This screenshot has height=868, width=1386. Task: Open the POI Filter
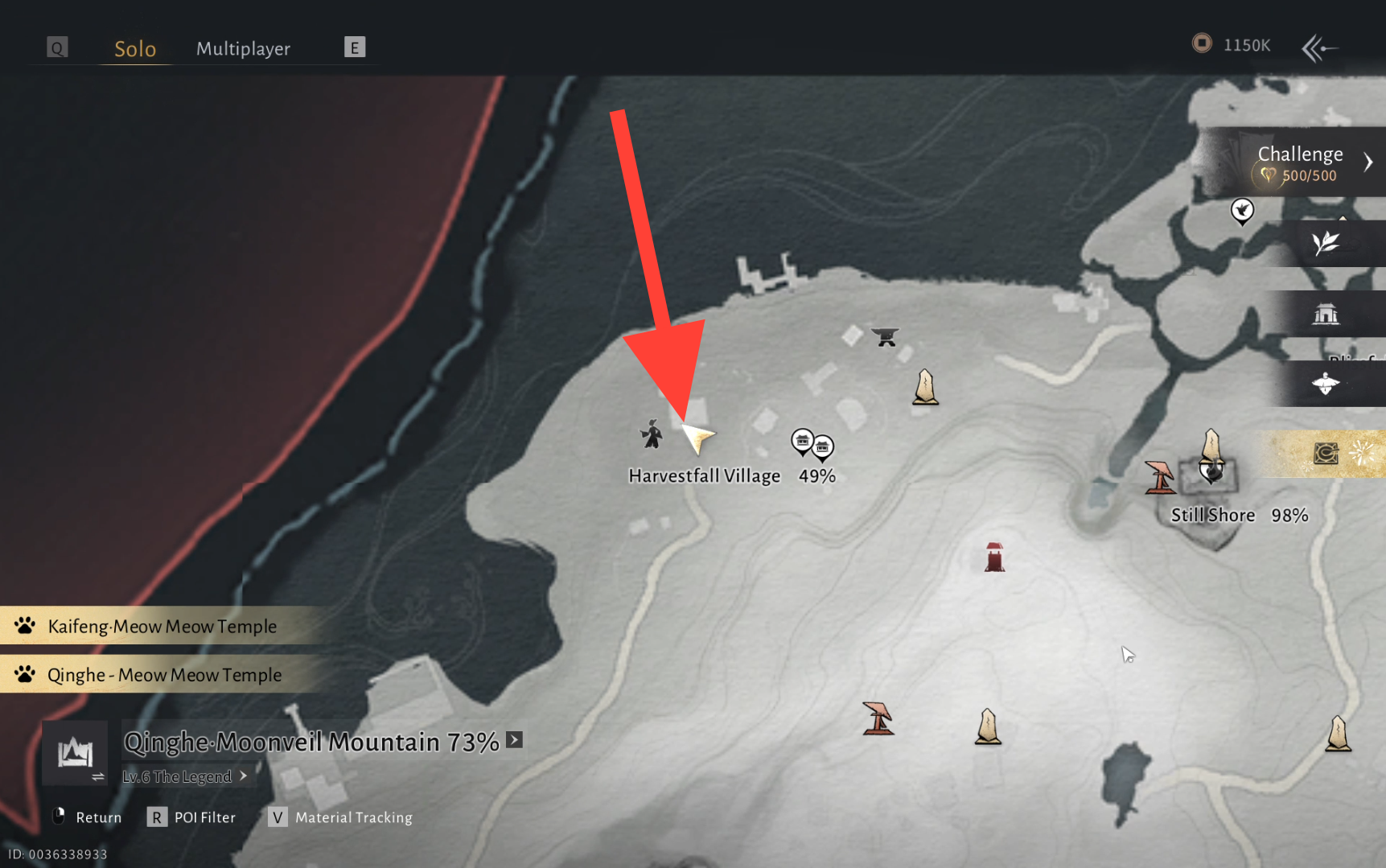click(191, 817)
